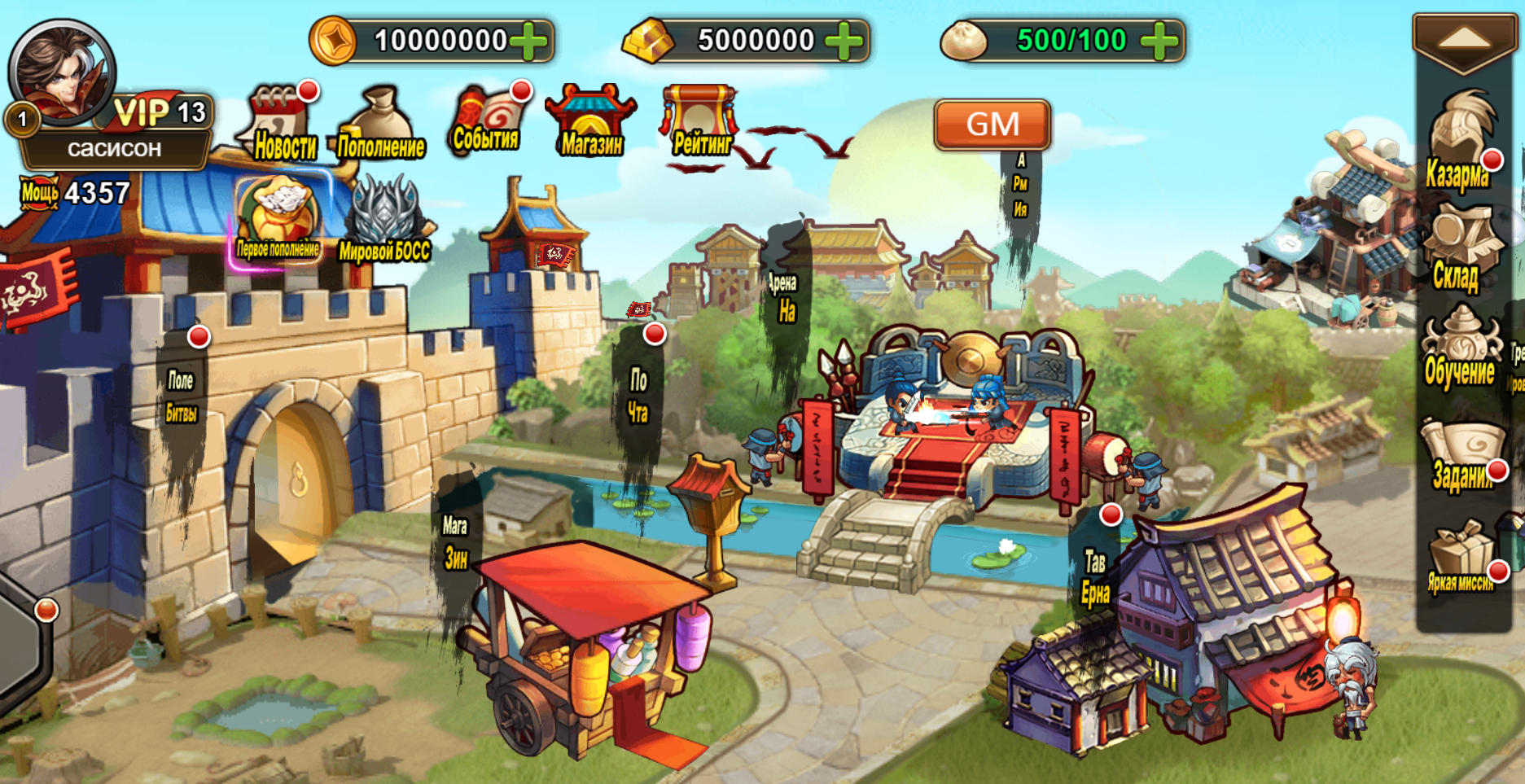The width and height of the screenshot is (1525, 784).
Task: Visit the Магазин shop icon
Action: (x=591, y=120)
